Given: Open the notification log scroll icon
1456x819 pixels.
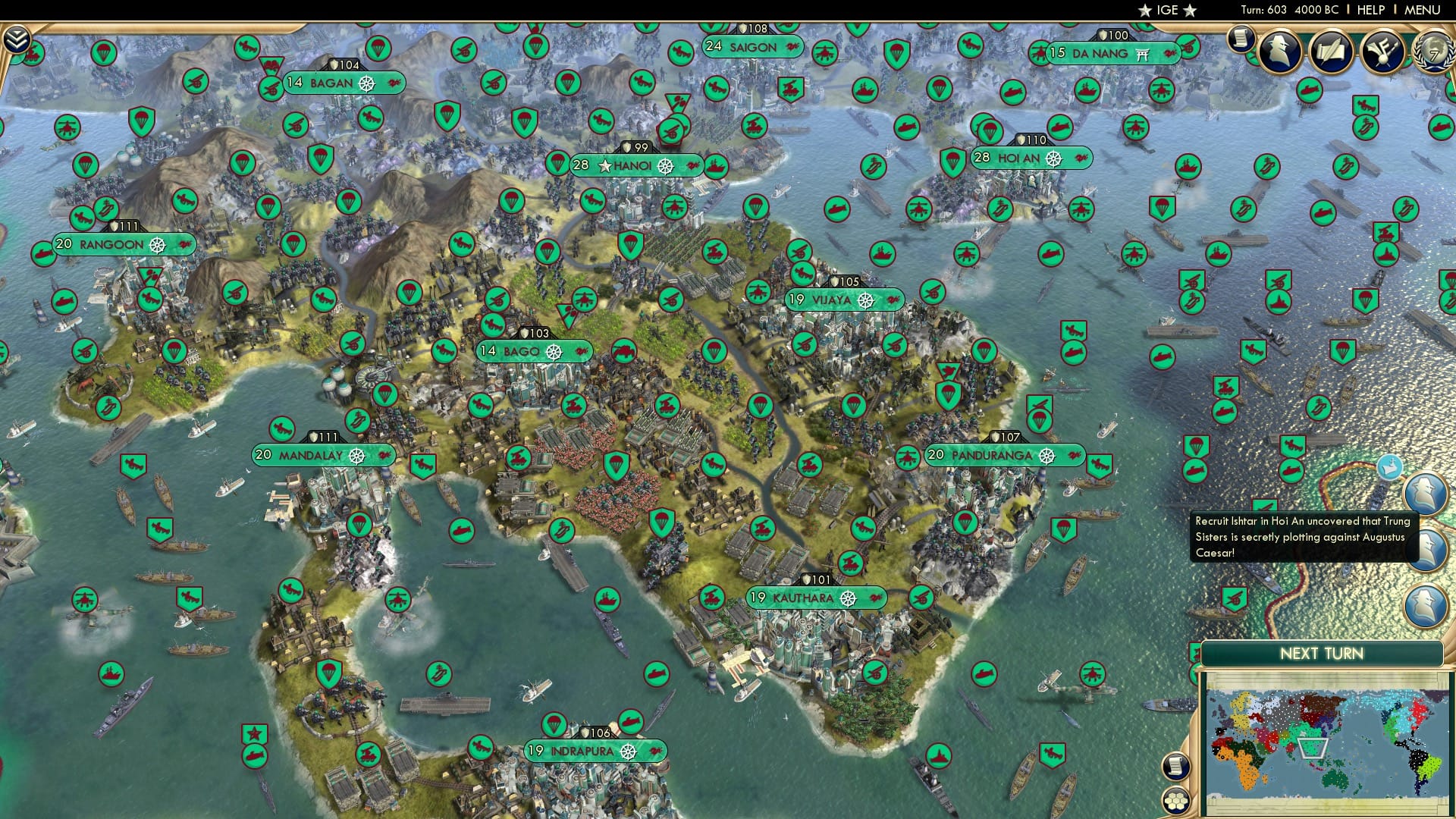Looking at the screenshot, I should pos(1239,38).
